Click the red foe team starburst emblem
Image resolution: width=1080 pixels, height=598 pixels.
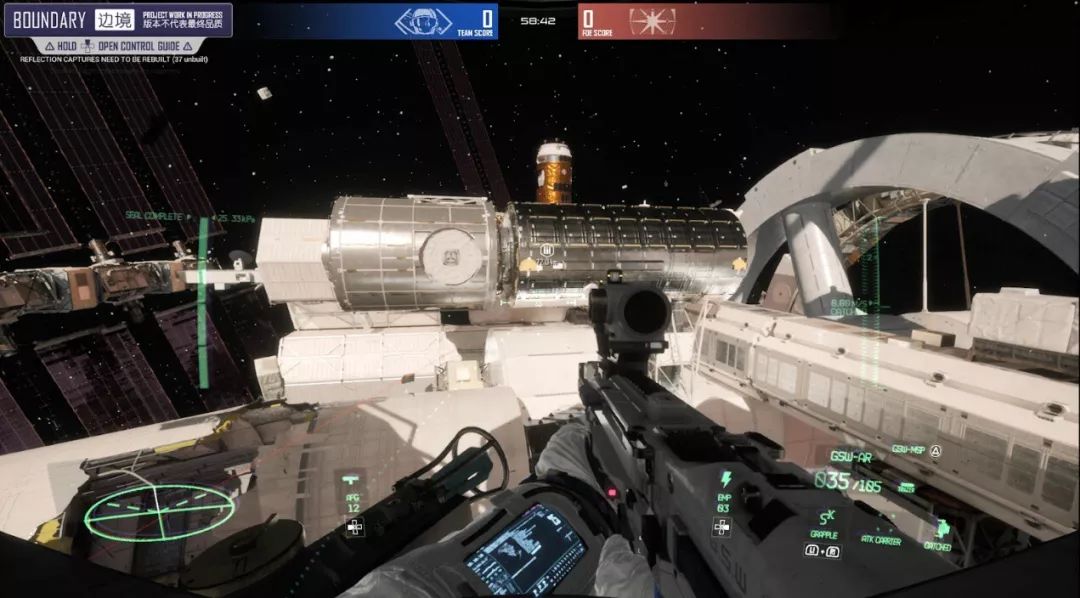(x=652, y=21)
